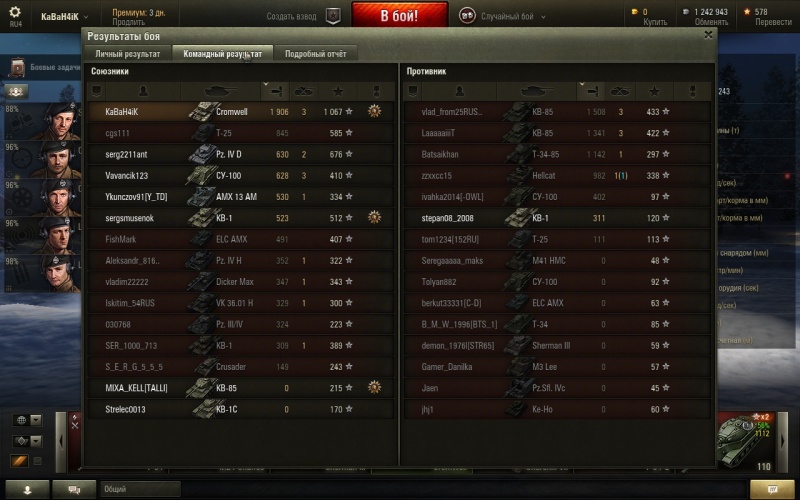This screenshot has height=500, width=800.
Task: Select enemy player vlad_from25RUS row
Action: pos(557,112)
